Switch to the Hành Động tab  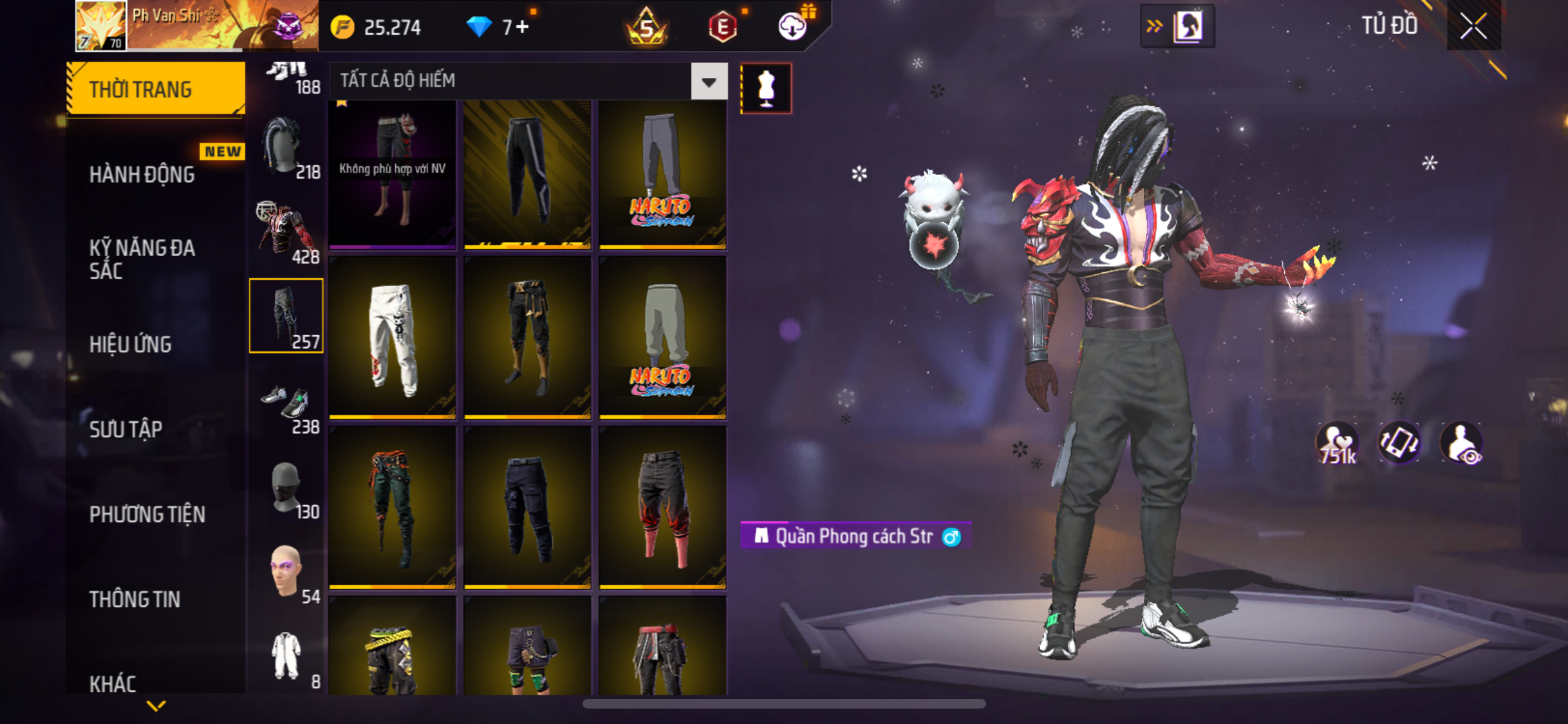click(x=142, y=174)
